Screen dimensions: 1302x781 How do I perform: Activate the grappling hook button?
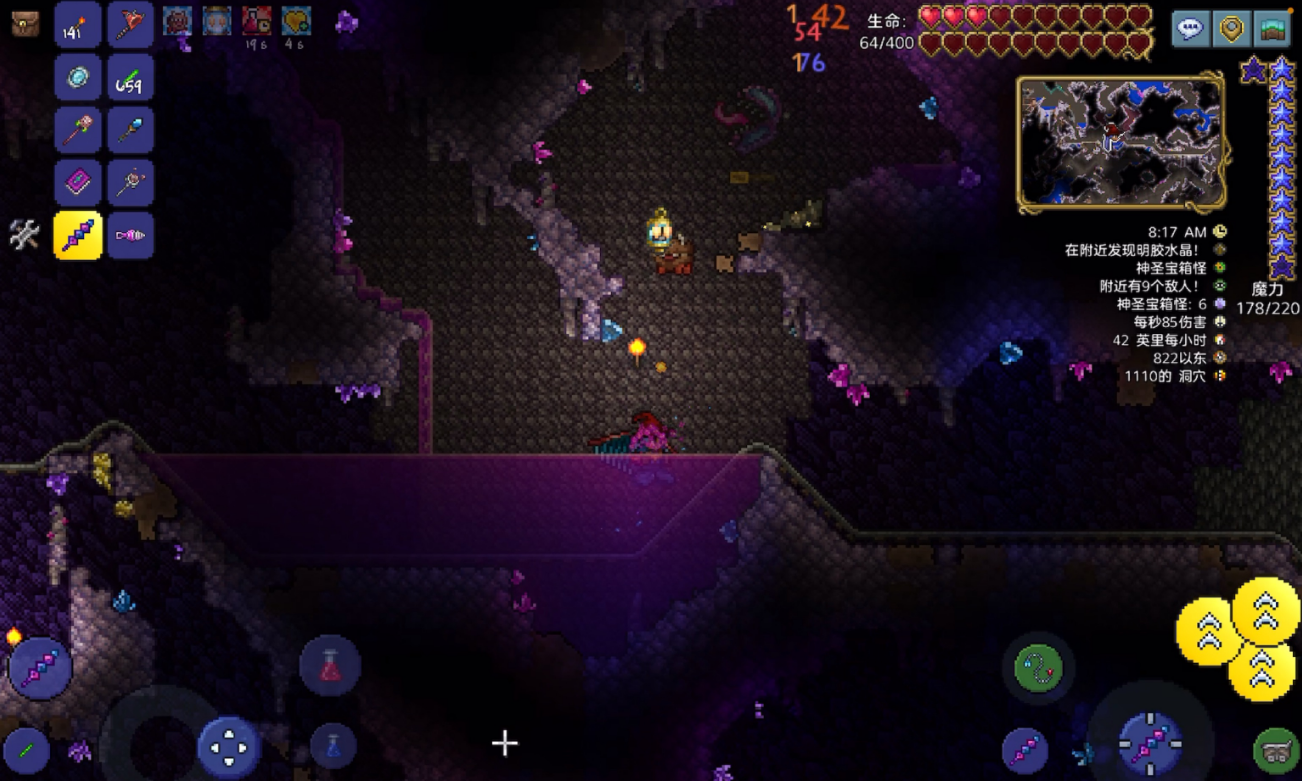1037,668
